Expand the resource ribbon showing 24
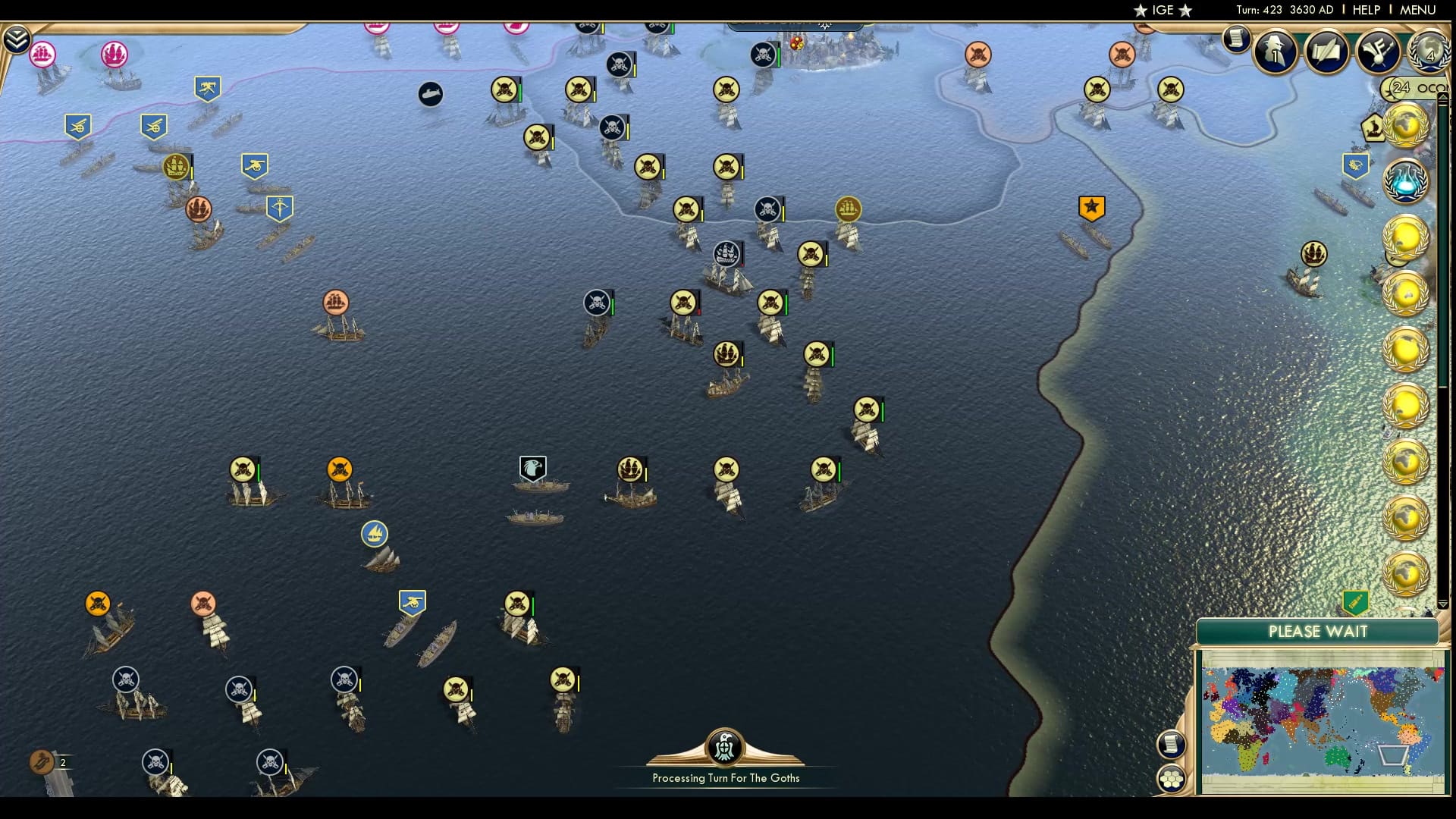Image resolution: width=1456 pixels, height=819 pixels. (x=1398, y=89)
